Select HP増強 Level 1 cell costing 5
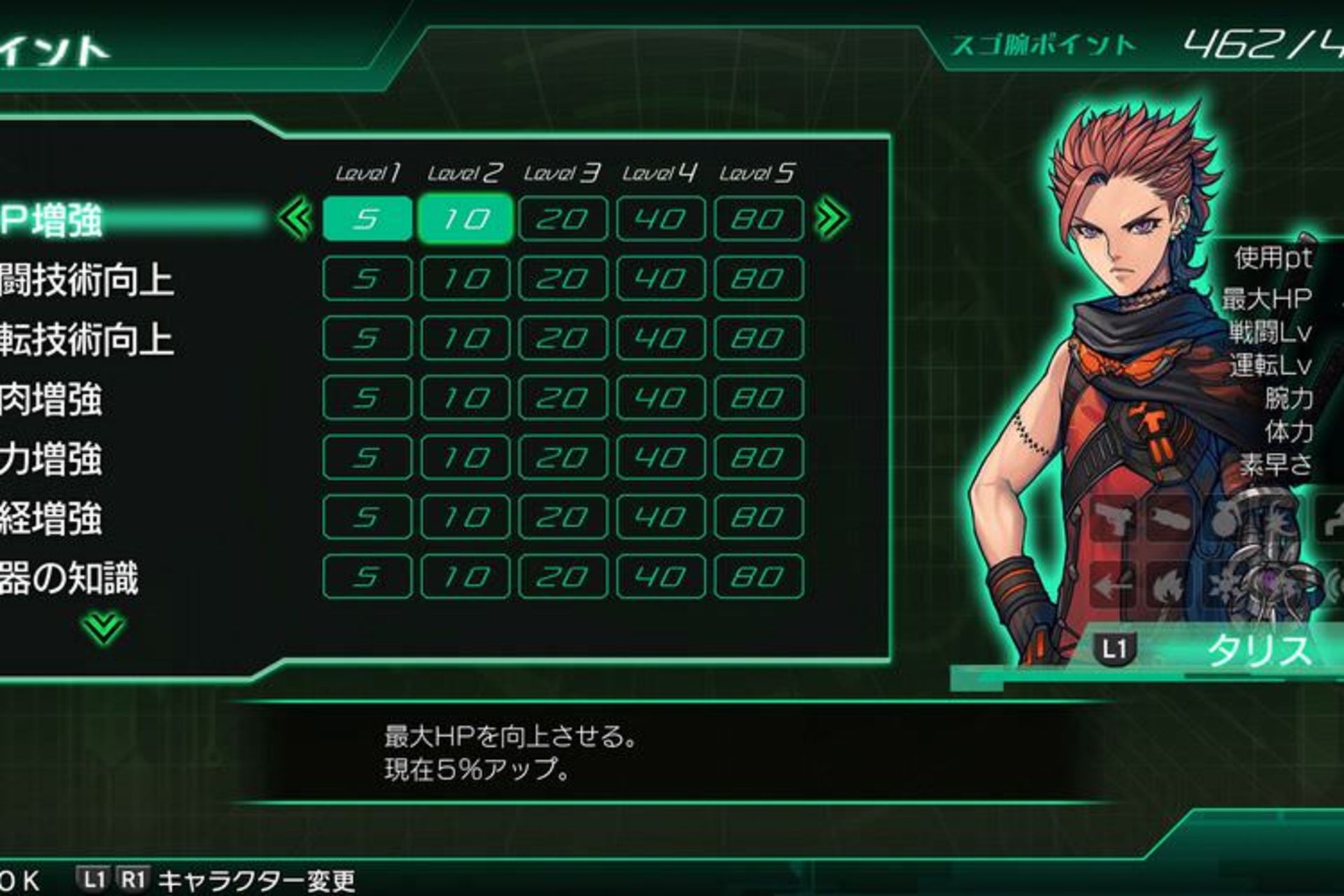1344x896 pixels. 367,219
